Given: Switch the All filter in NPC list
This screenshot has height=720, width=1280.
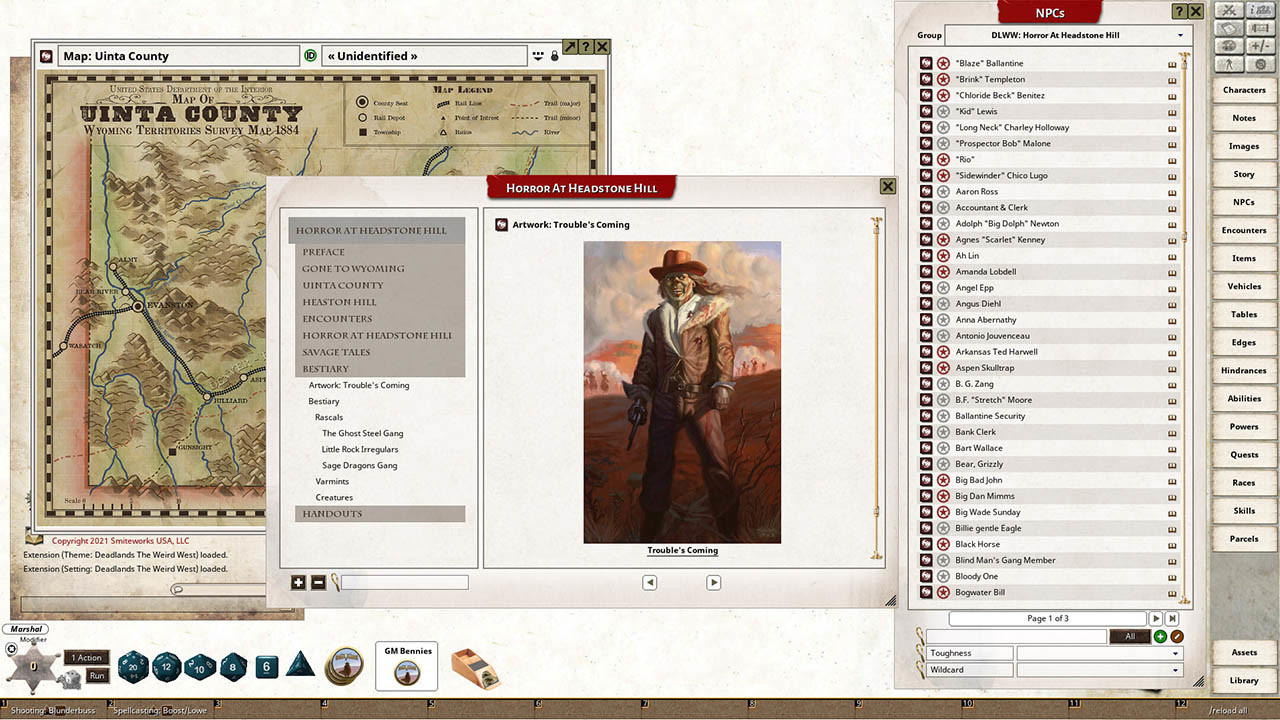Looking at the screenshot, I should 1129,635.
